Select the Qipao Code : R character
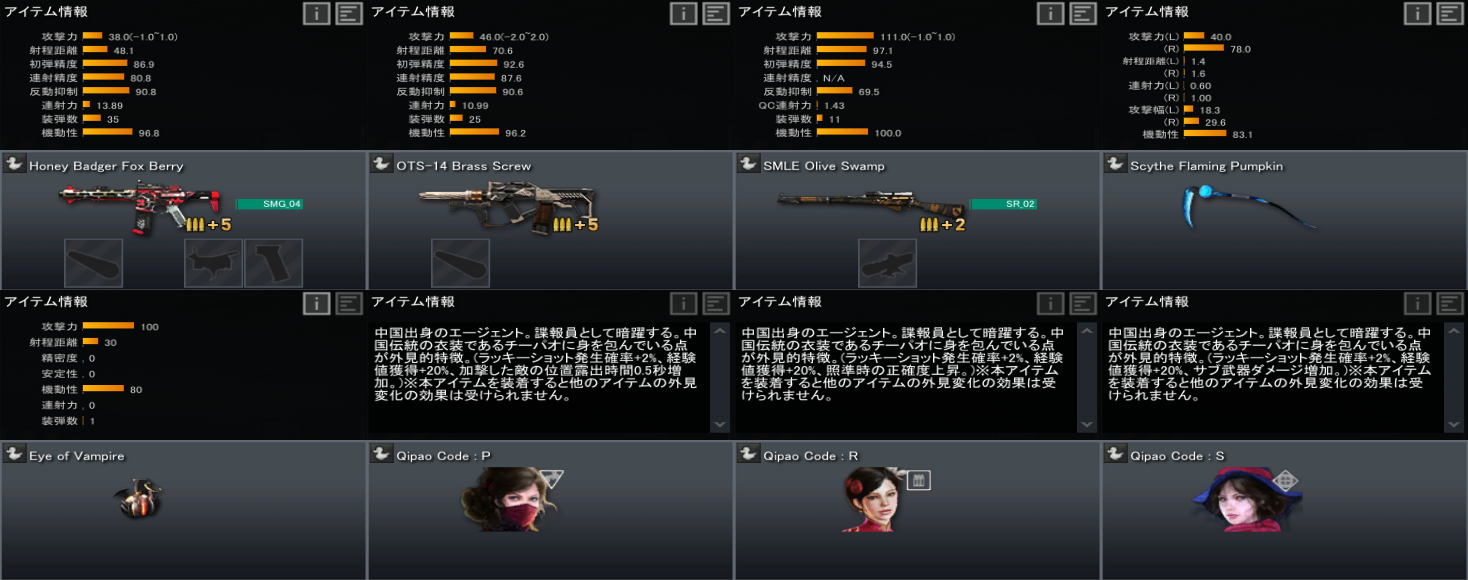Image resolution: width=1468 pixels, height=580 pixels. click(x=866, y=498)
